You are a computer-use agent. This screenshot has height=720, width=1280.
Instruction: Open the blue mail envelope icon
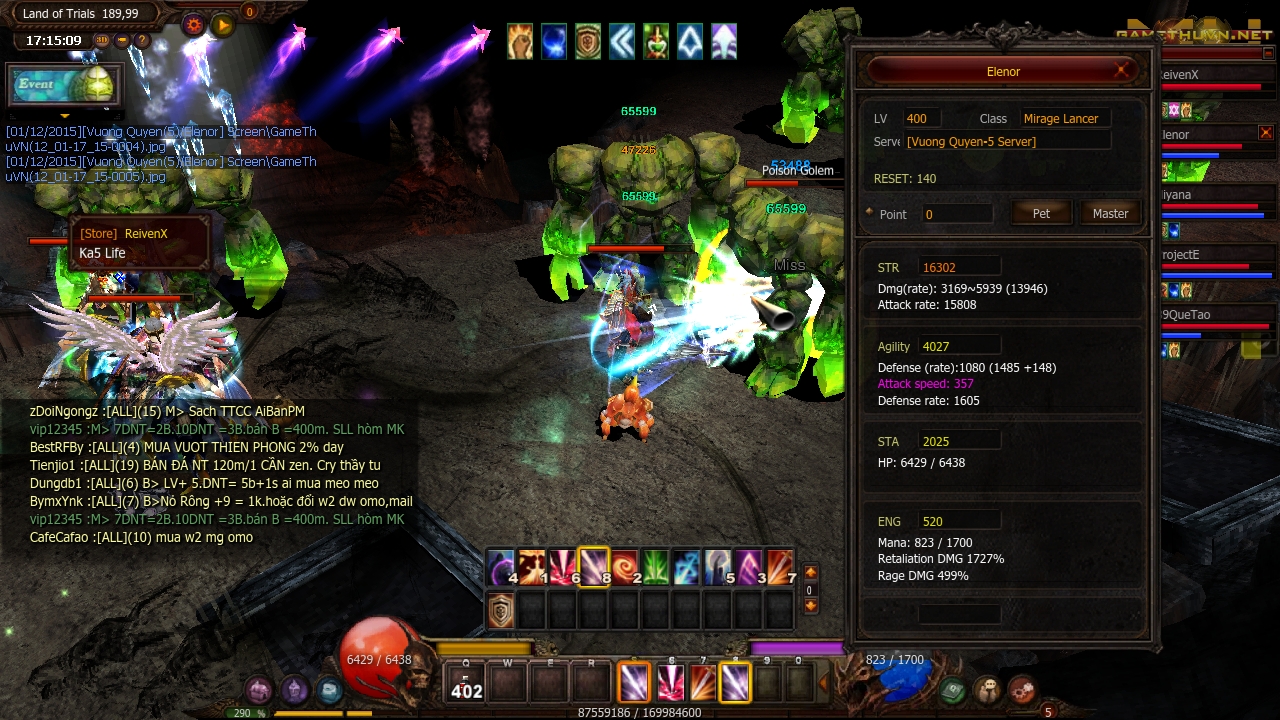pos(328,690)
